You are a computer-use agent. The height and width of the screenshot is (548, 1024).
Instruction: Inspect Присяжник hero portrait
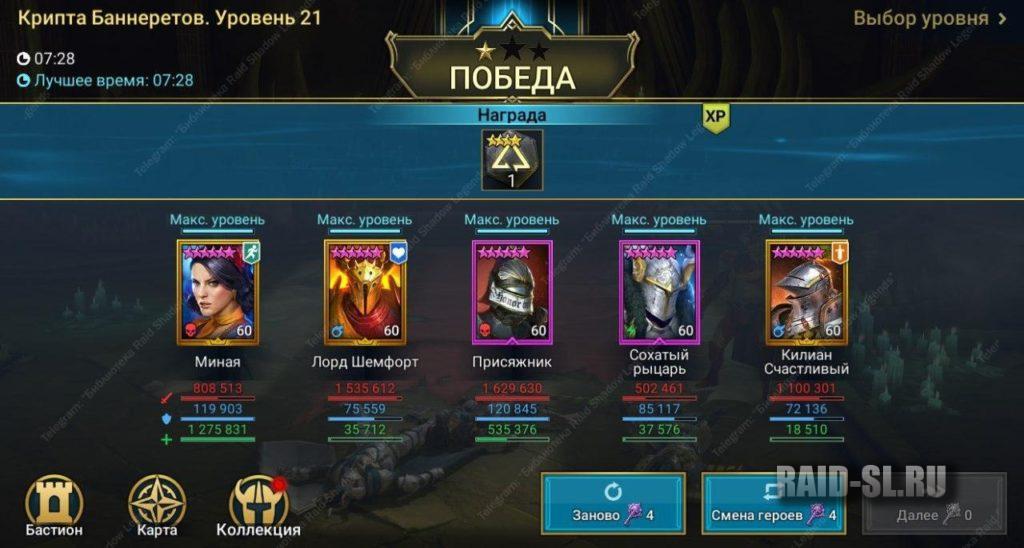coord(511,292)
